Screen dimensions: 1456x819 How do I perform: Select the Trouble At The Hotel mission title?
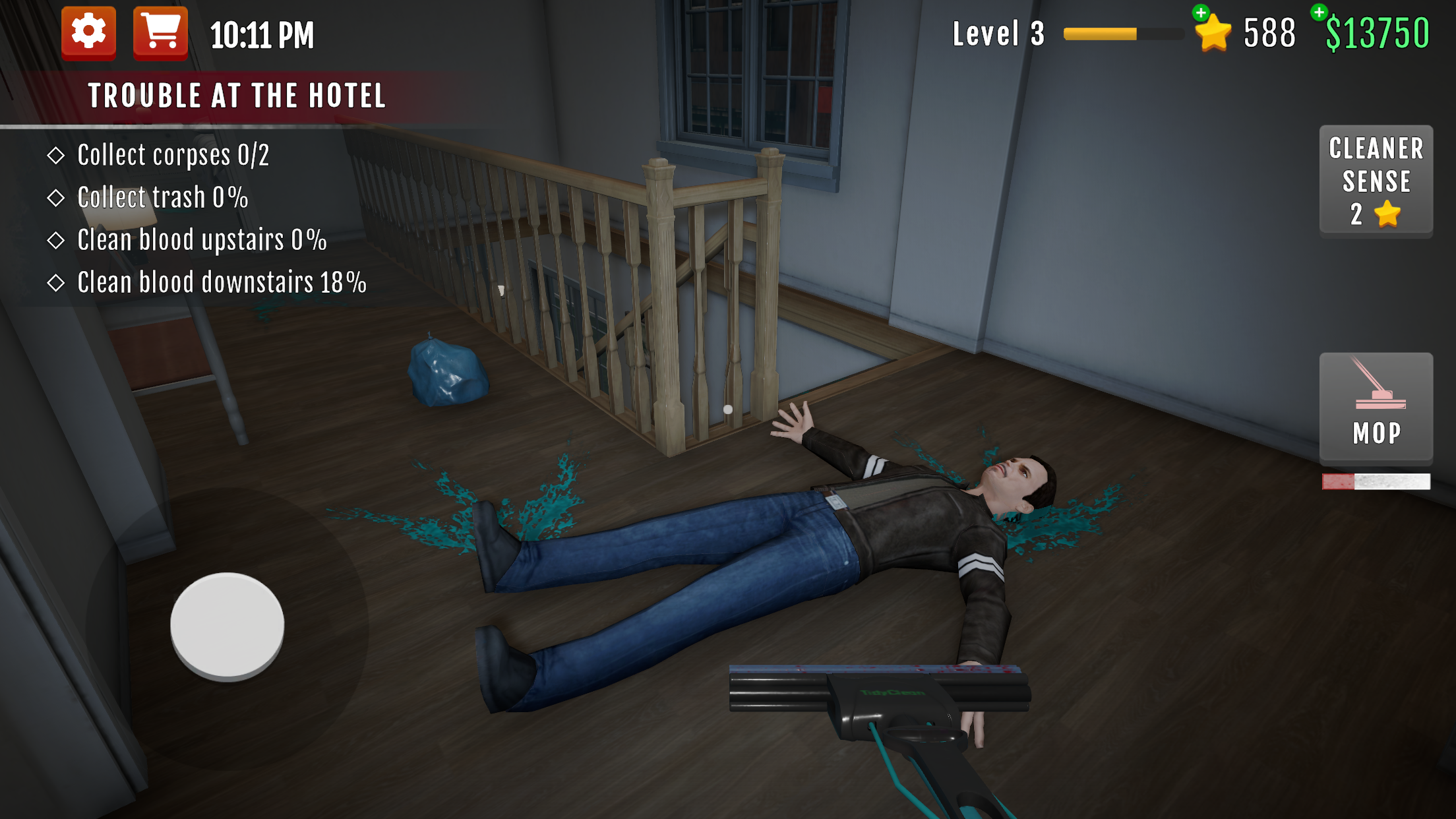(237, 95)
